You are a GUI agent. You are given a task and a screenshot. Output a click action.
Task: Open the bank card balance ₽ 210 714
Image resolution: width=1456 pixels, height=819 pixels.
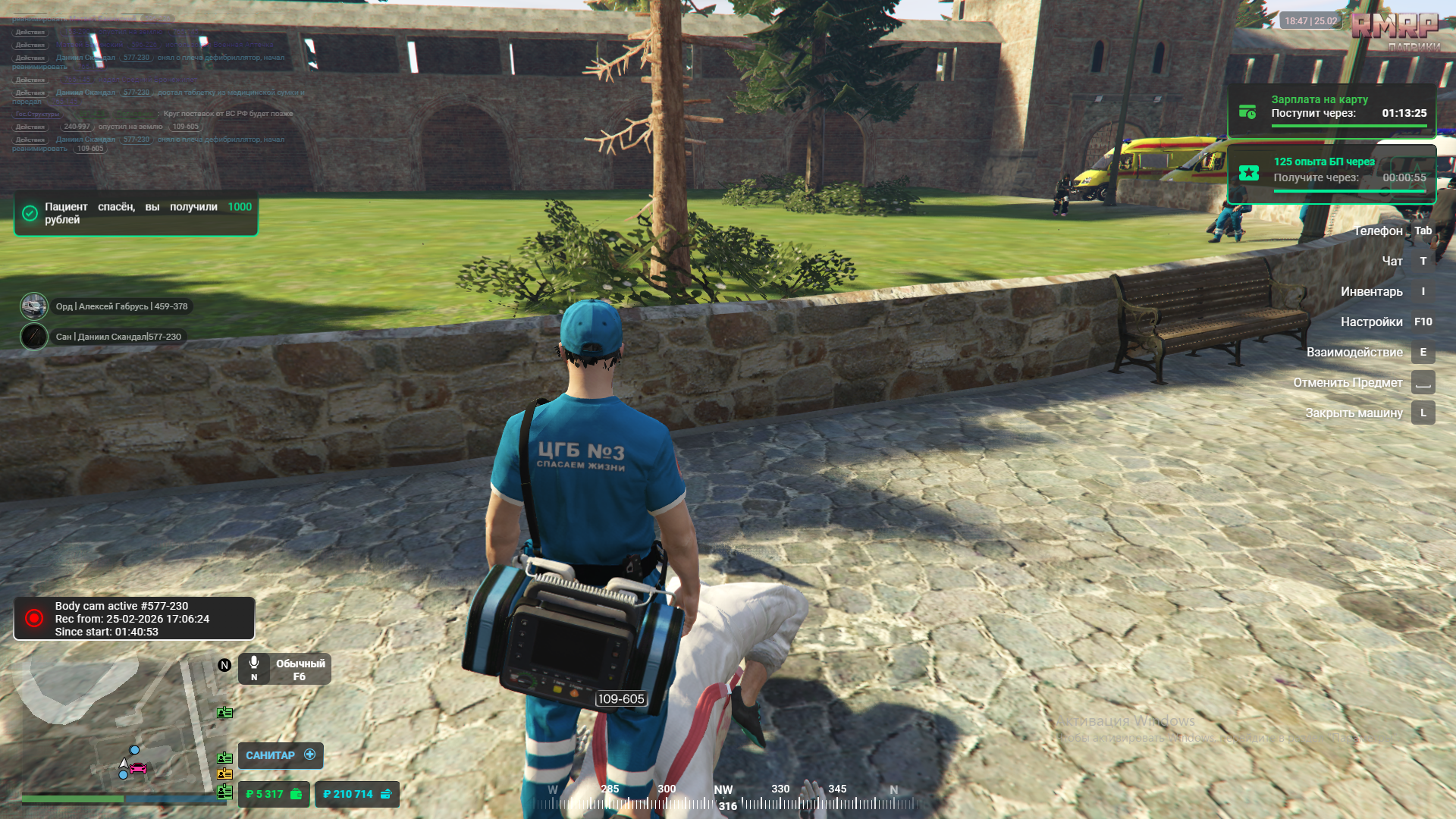[356, 794]
